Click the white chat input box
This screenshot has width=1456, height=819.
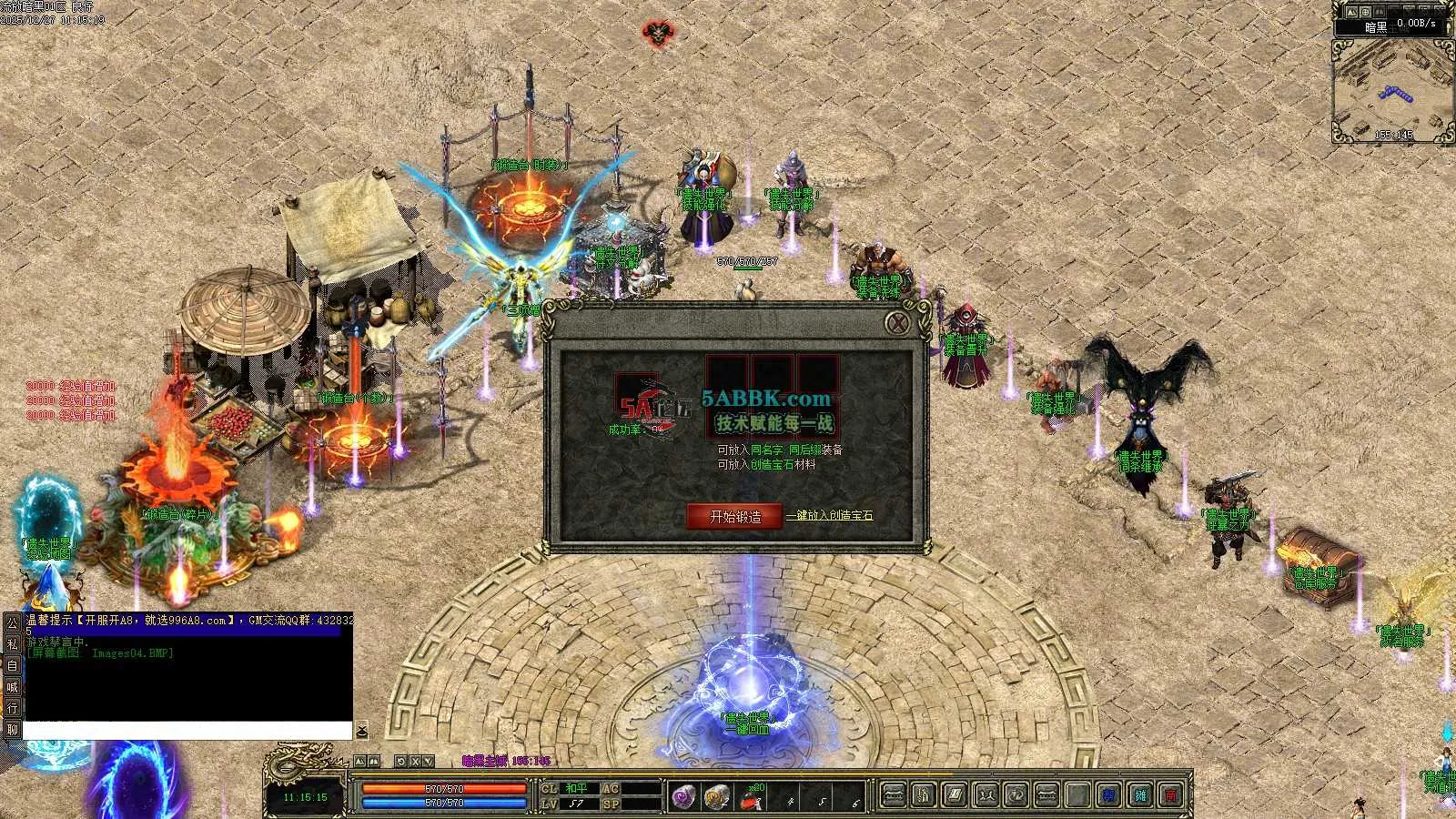pyautogui.click(x=187, y=730)
